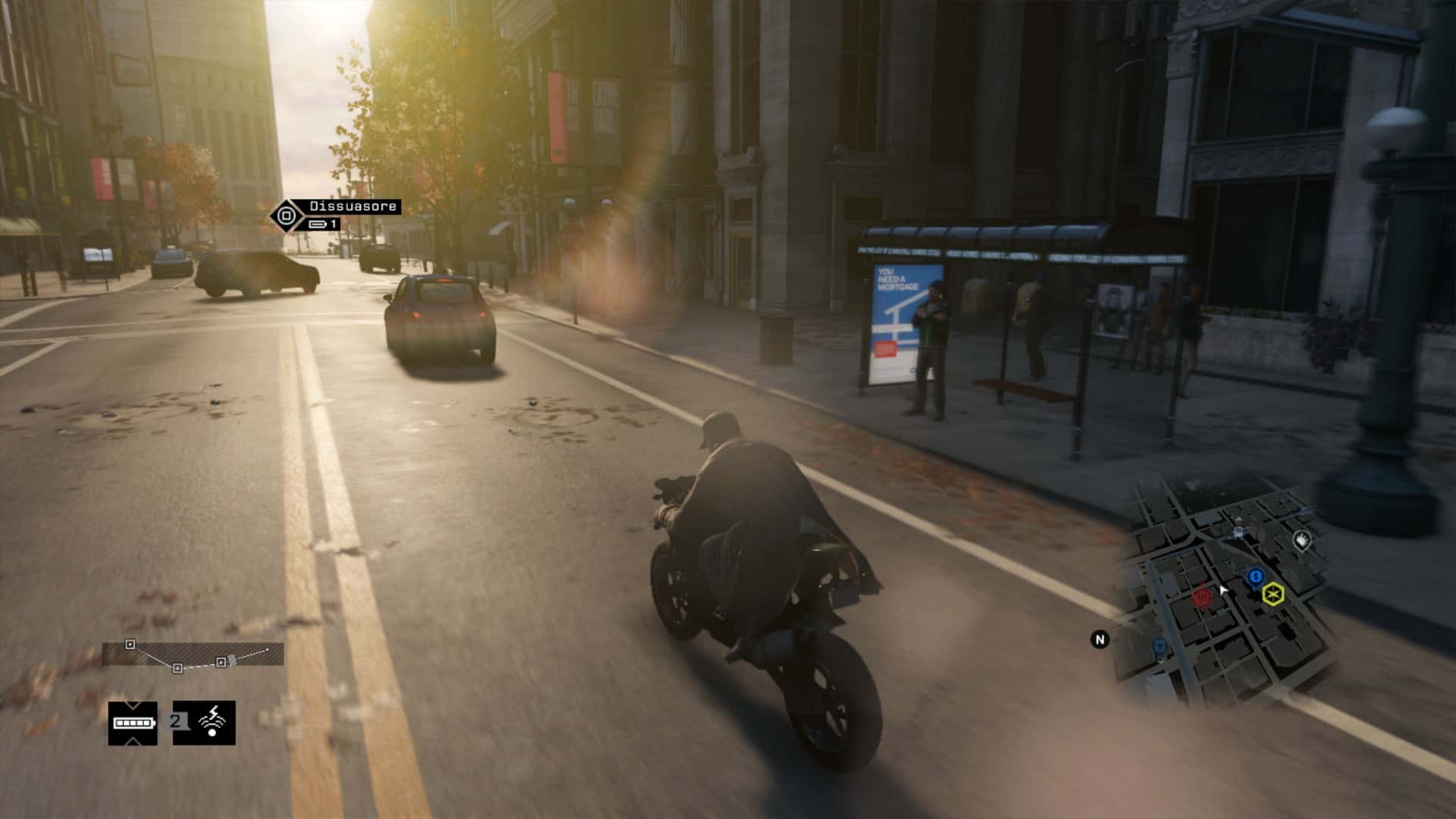1456x819 pixels.
Task: Pick the white hand marker on minimap
Action: [x=1301, y=541]
